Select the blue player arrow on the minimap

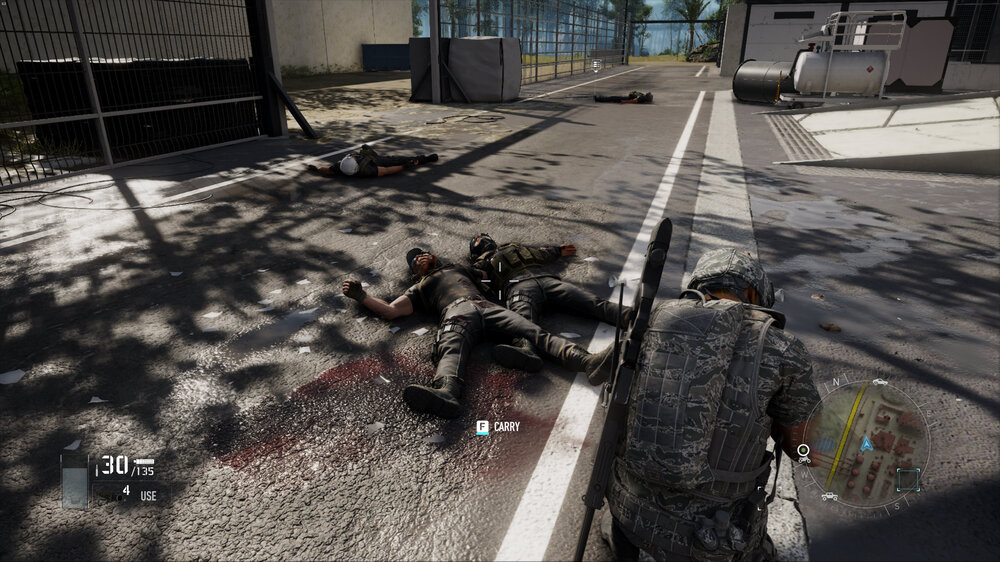tap(867, 443)
